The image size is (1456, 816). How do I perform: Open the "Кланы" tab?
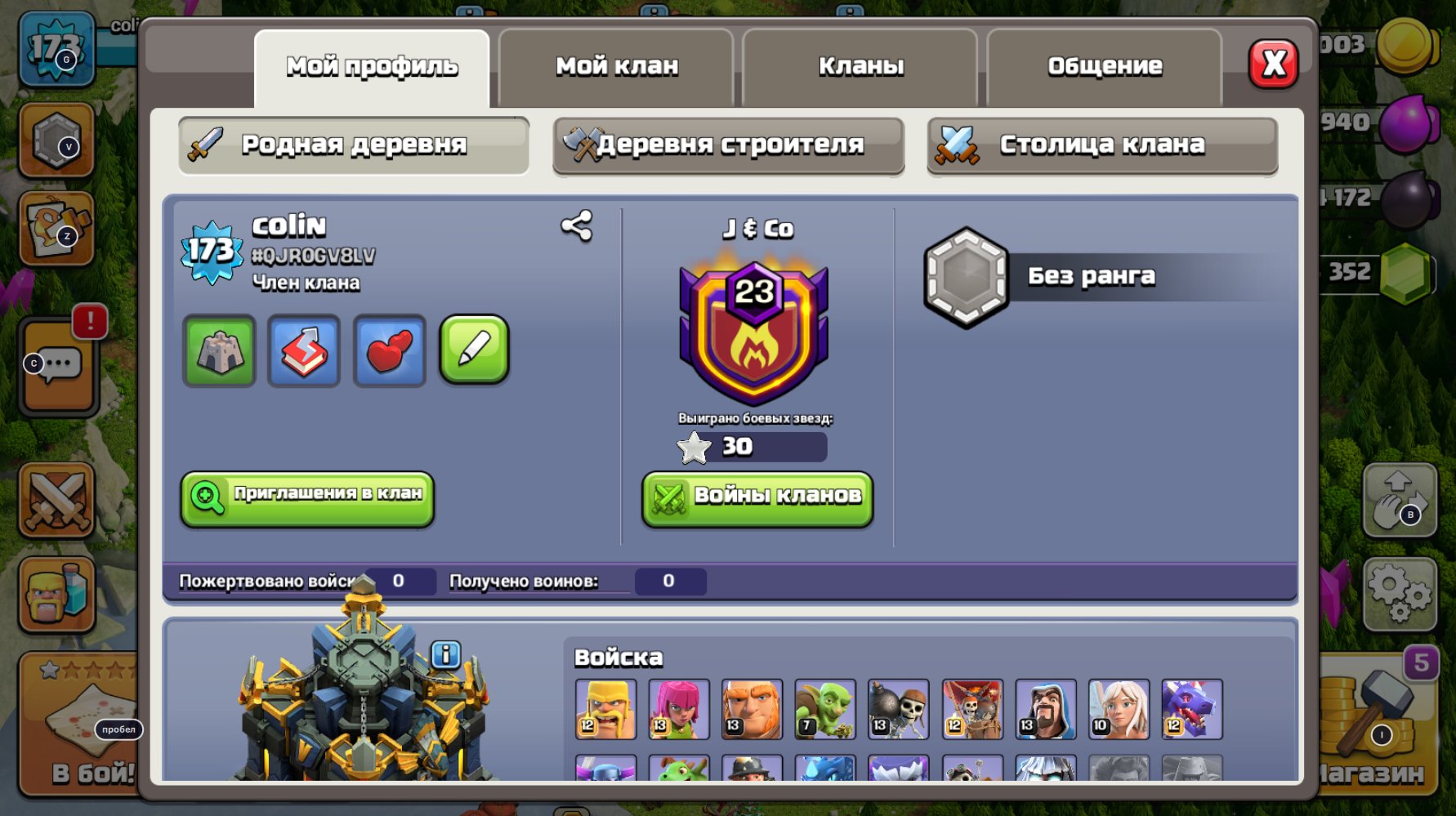point(860,67)
